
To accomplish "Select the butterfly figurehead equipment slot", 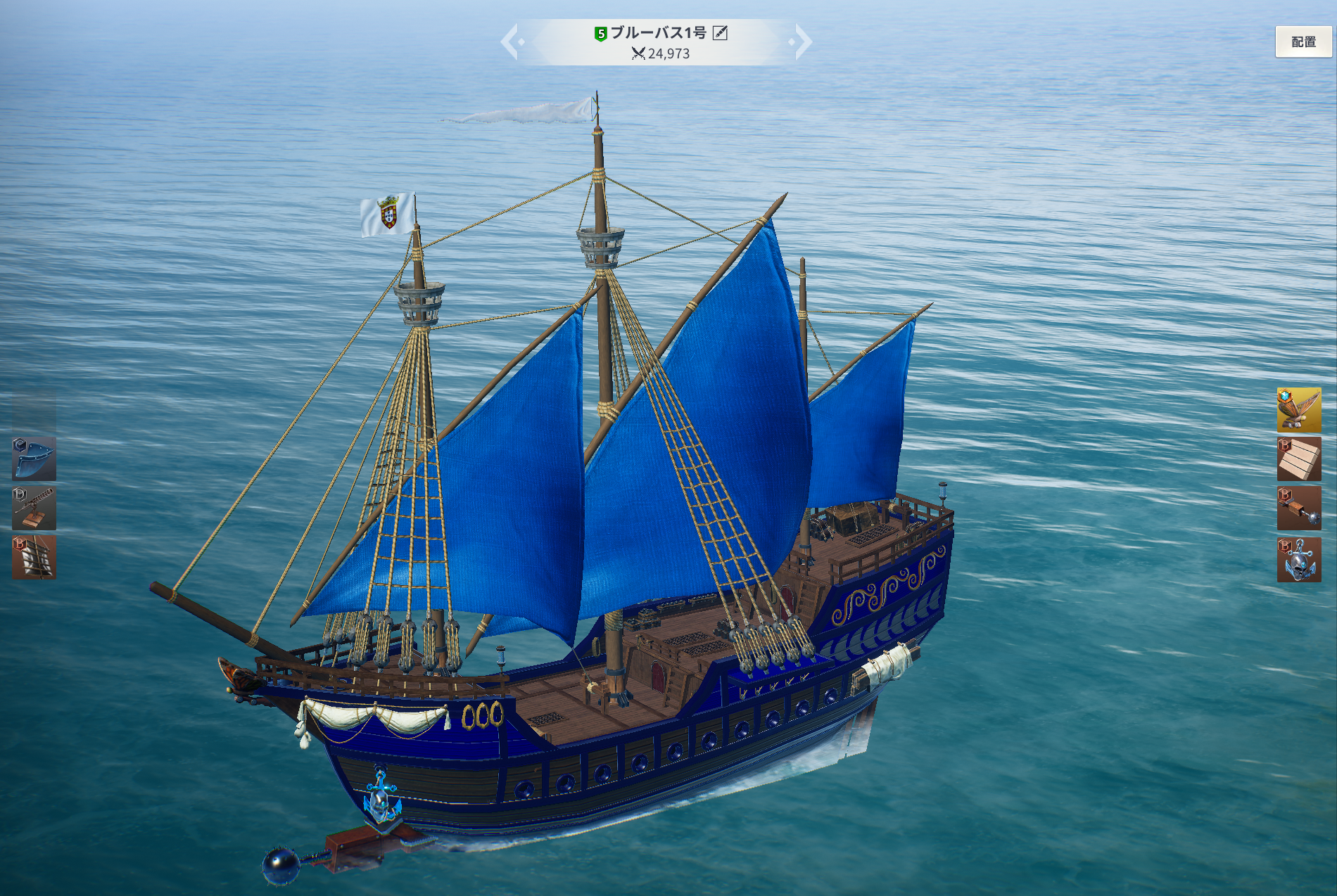I will click(1298, 409).
